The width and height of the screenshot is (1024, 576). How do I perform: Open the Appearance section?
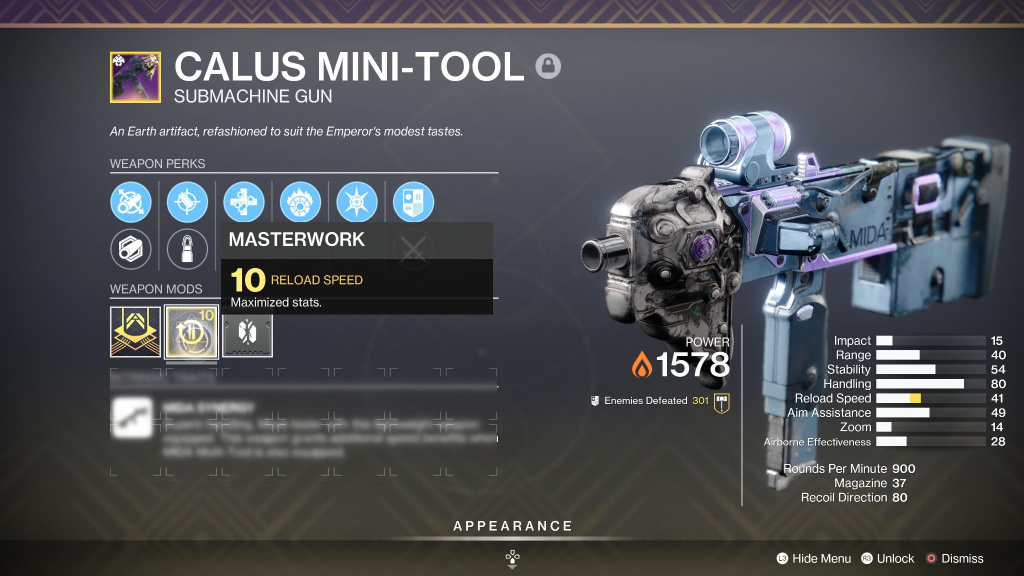tap(512, 526)
